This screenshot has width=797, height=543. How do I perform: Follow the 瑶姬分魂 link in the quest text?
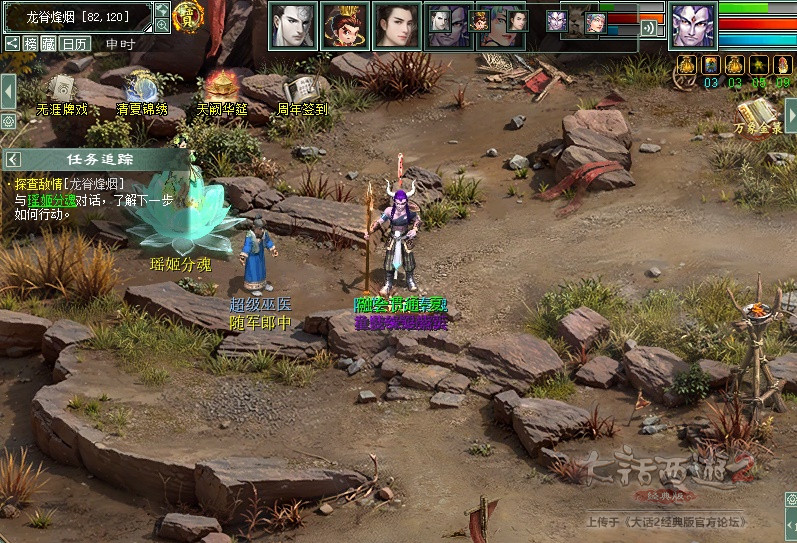[50, 199]
